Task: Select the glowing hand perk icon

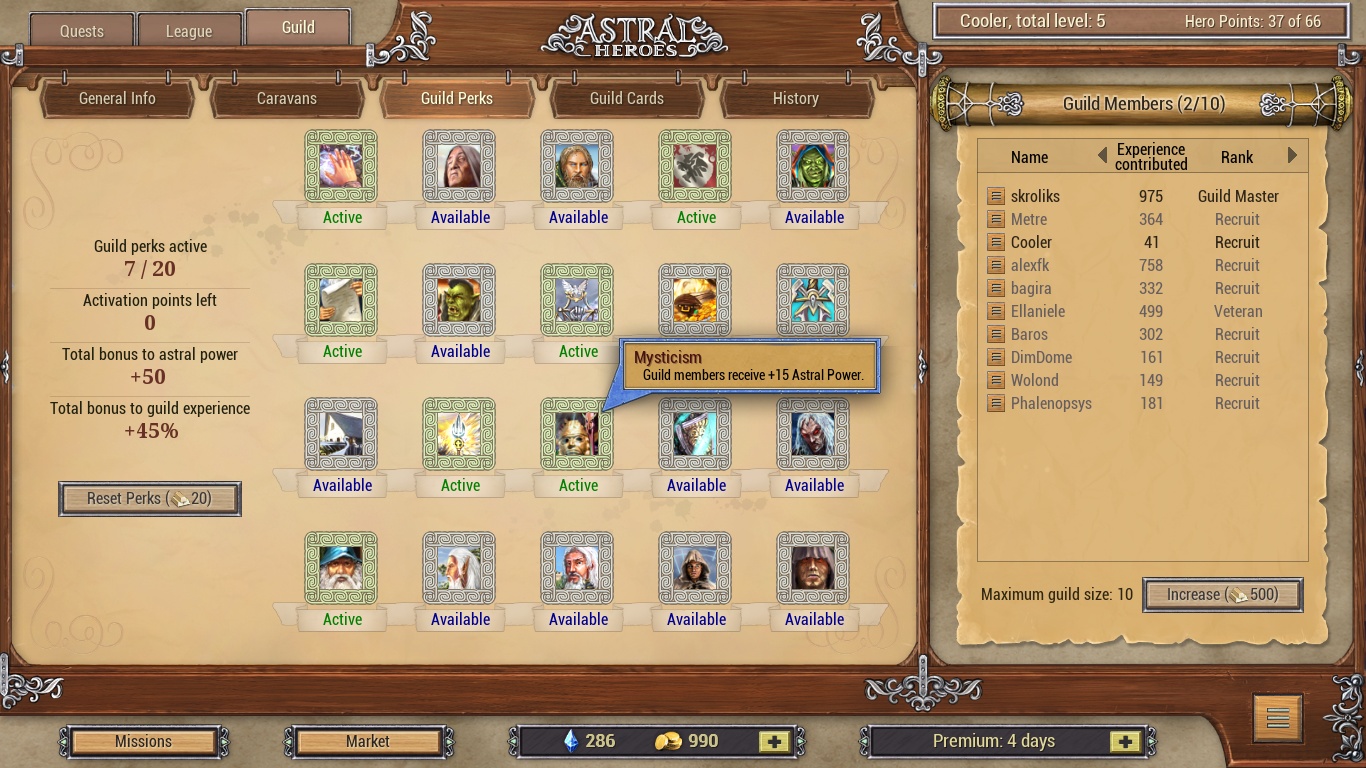Action: (x=341, y=165)
